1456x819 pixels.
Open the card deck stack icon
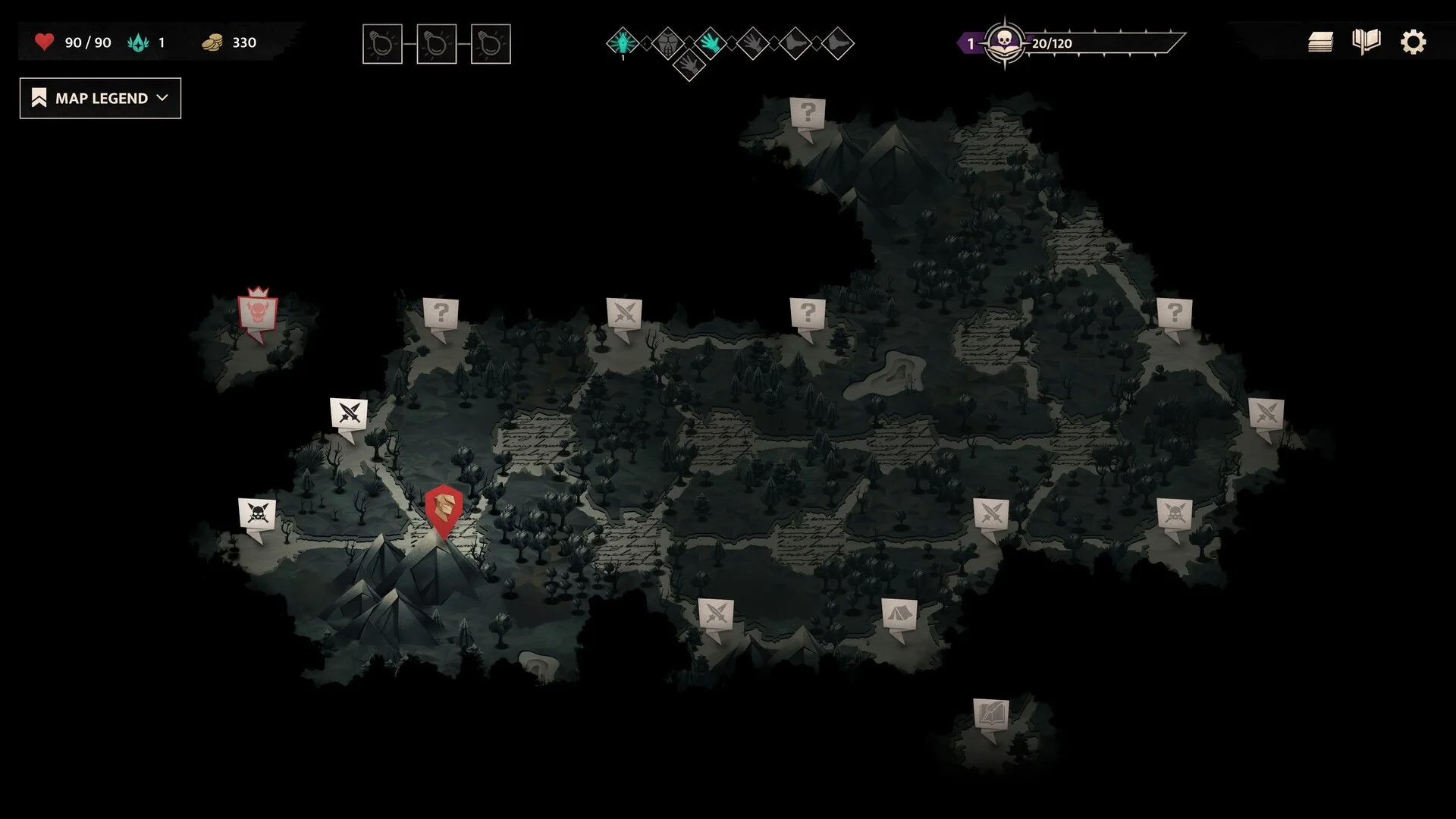coord(1320,42)
